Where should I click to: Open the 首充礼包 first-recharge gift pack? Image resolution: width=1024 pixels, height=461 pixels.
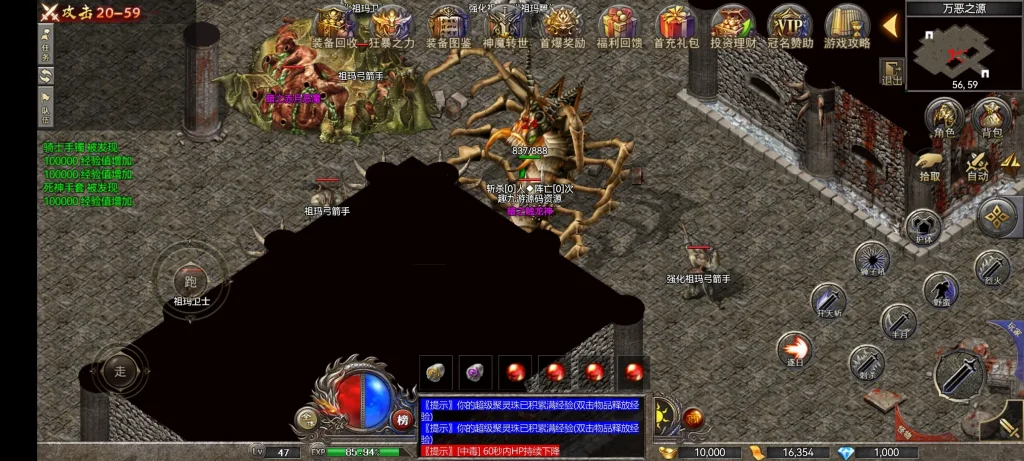676,25
